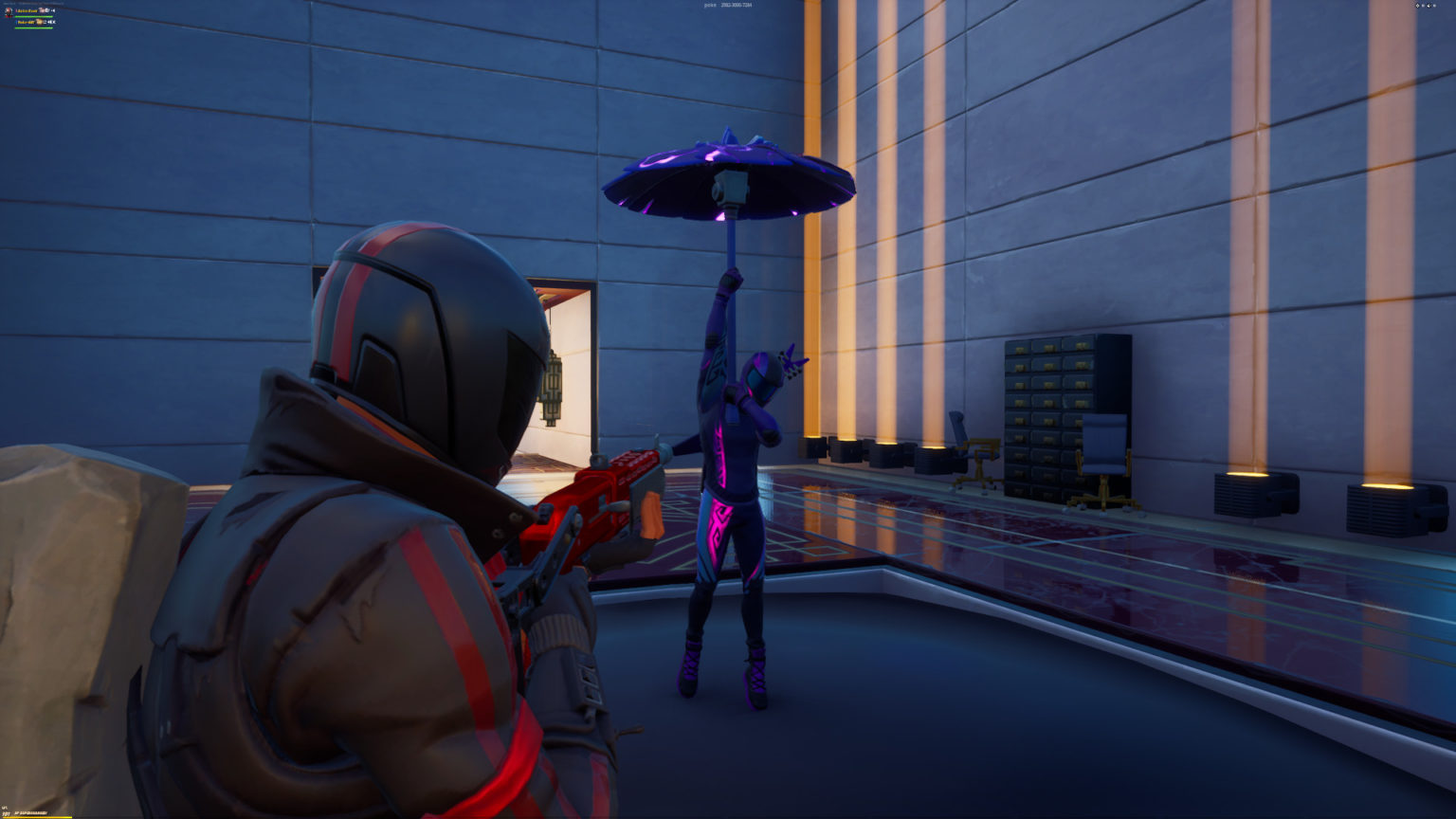Select the first squad member's name
1456x819 pixels.
[27, 10]
